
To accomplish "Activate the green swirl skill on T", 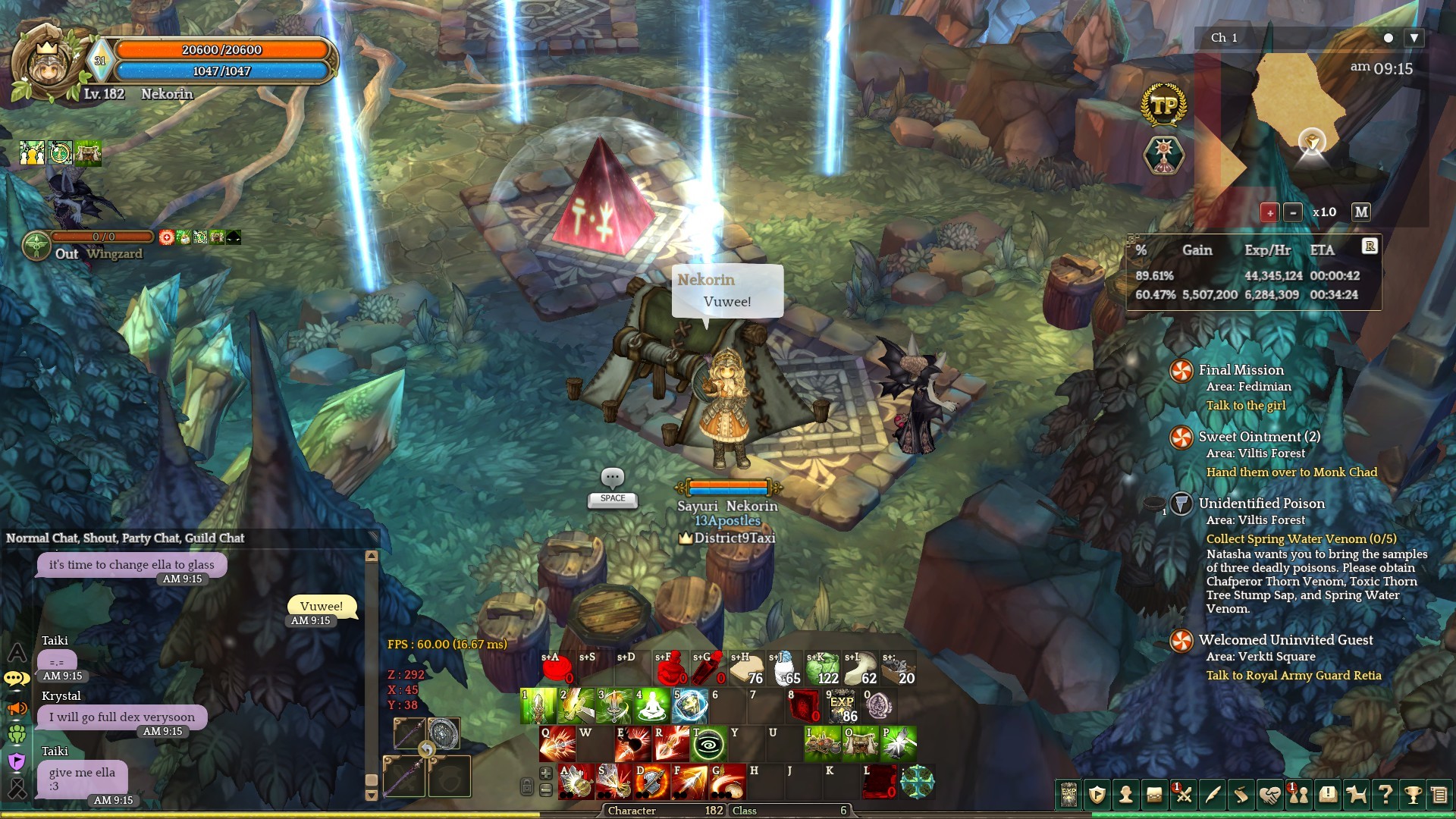I will tap(708, 744).
